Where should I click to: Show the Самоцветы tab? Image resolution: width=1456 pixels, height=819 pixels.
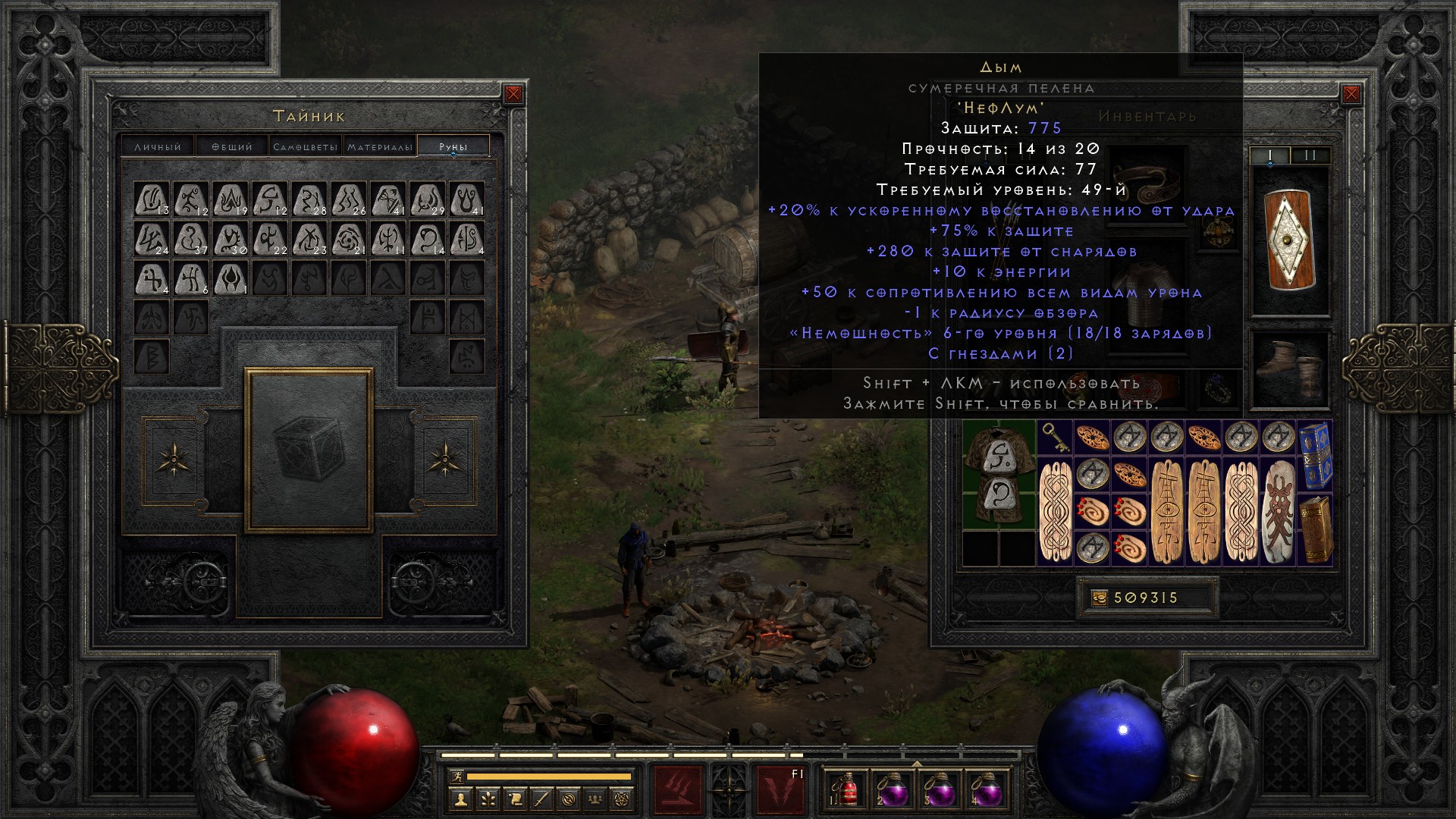pos(305,146)
